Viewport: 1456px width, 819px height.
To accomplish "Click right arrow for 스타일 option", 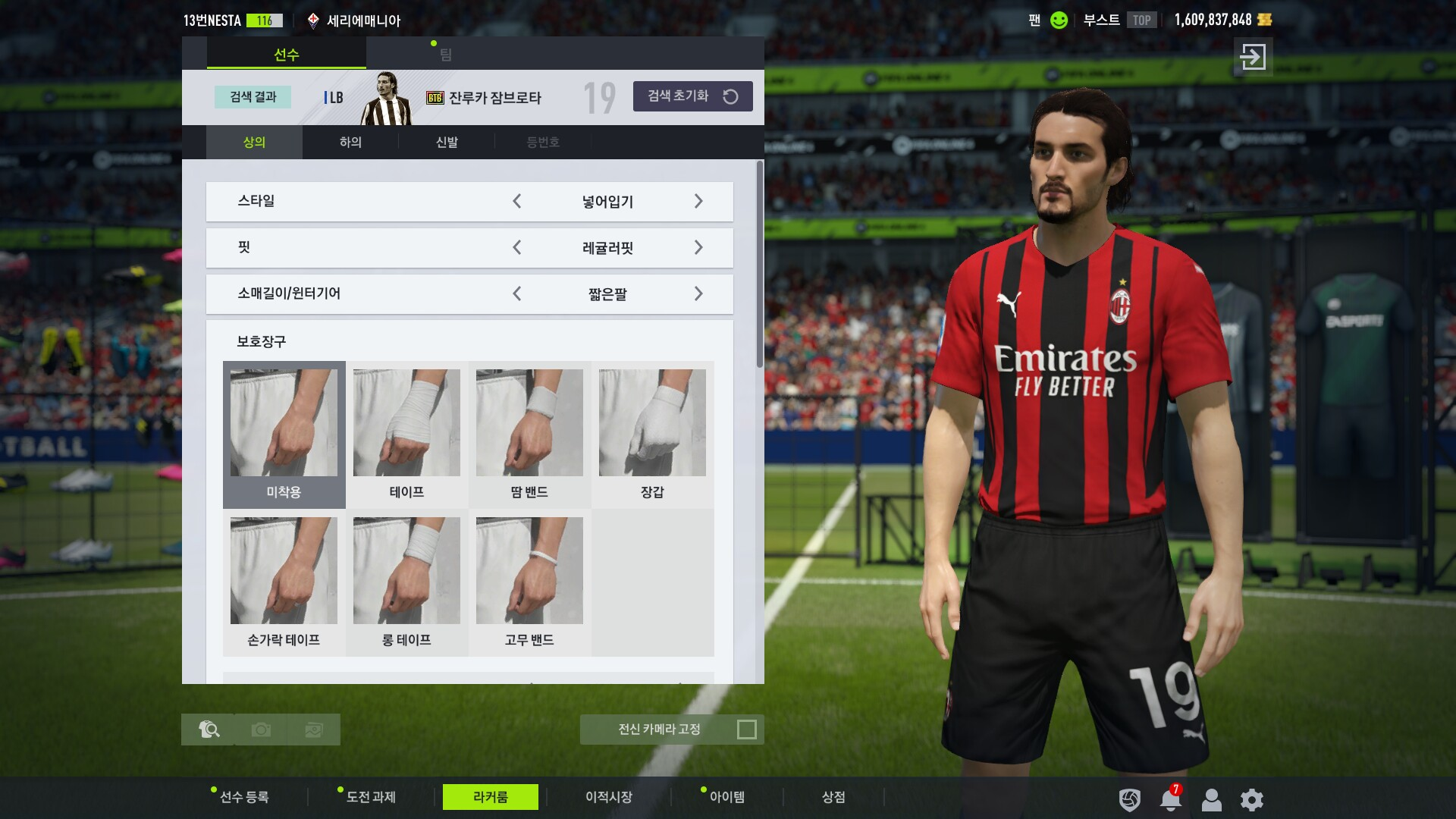I will pos(698,201).
